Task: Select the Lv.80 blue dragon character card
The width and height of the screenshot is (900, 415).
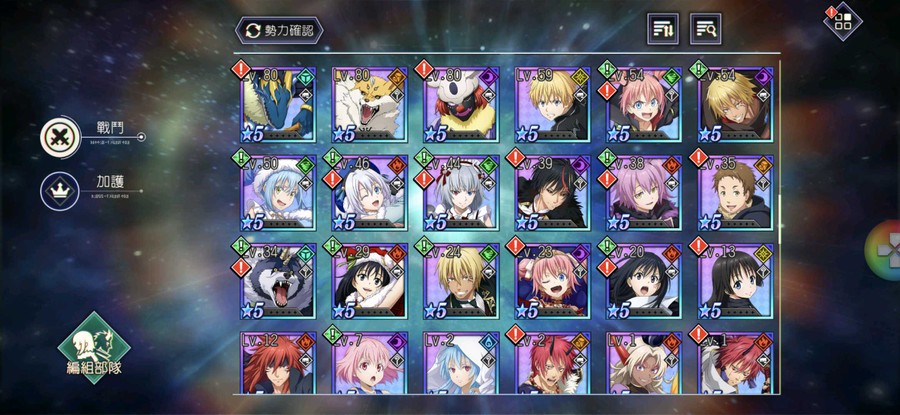Action: coord(278,105)
